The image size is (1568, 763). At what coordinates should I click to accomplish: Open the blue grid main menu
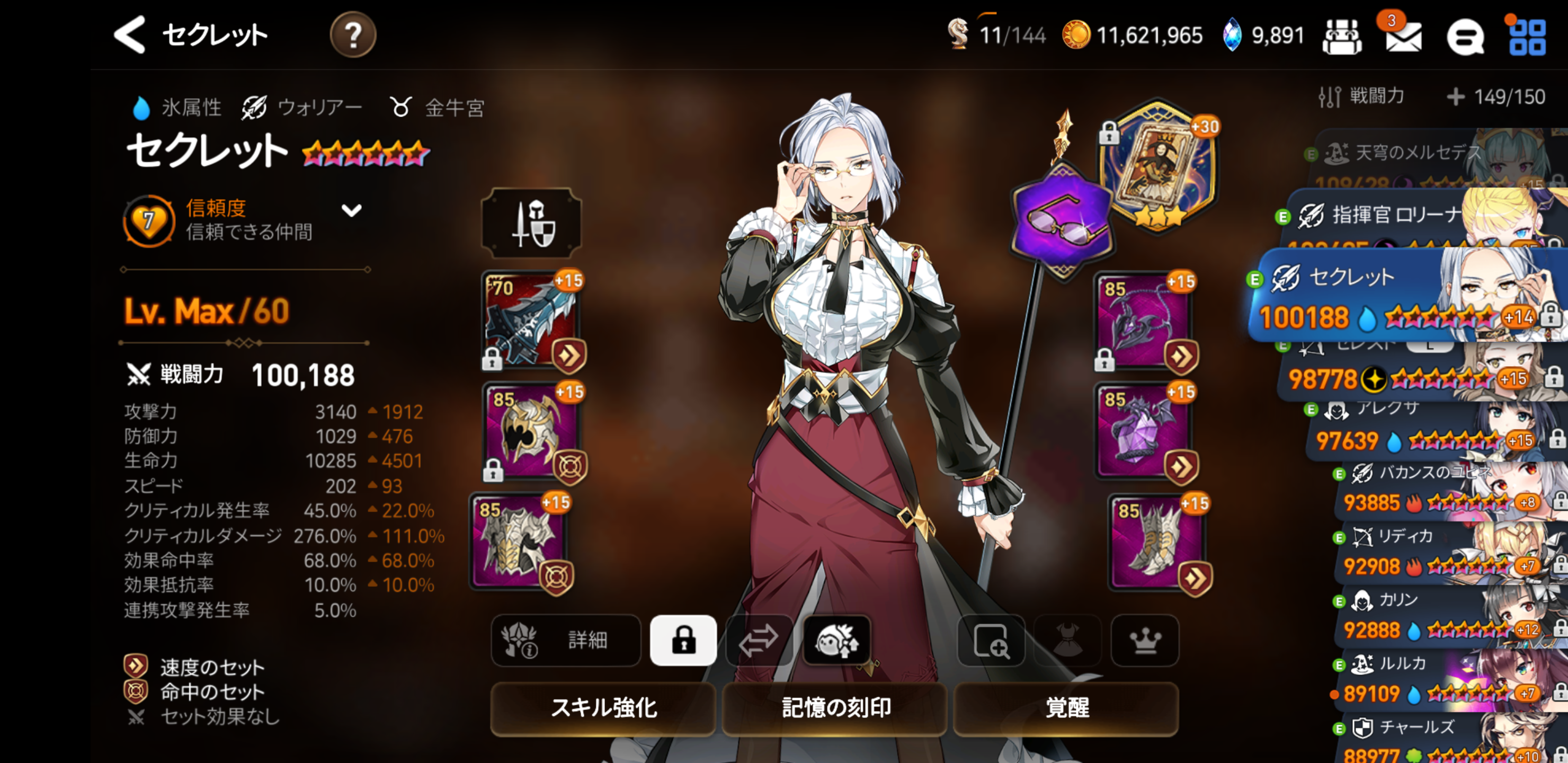coord(1527,37)
